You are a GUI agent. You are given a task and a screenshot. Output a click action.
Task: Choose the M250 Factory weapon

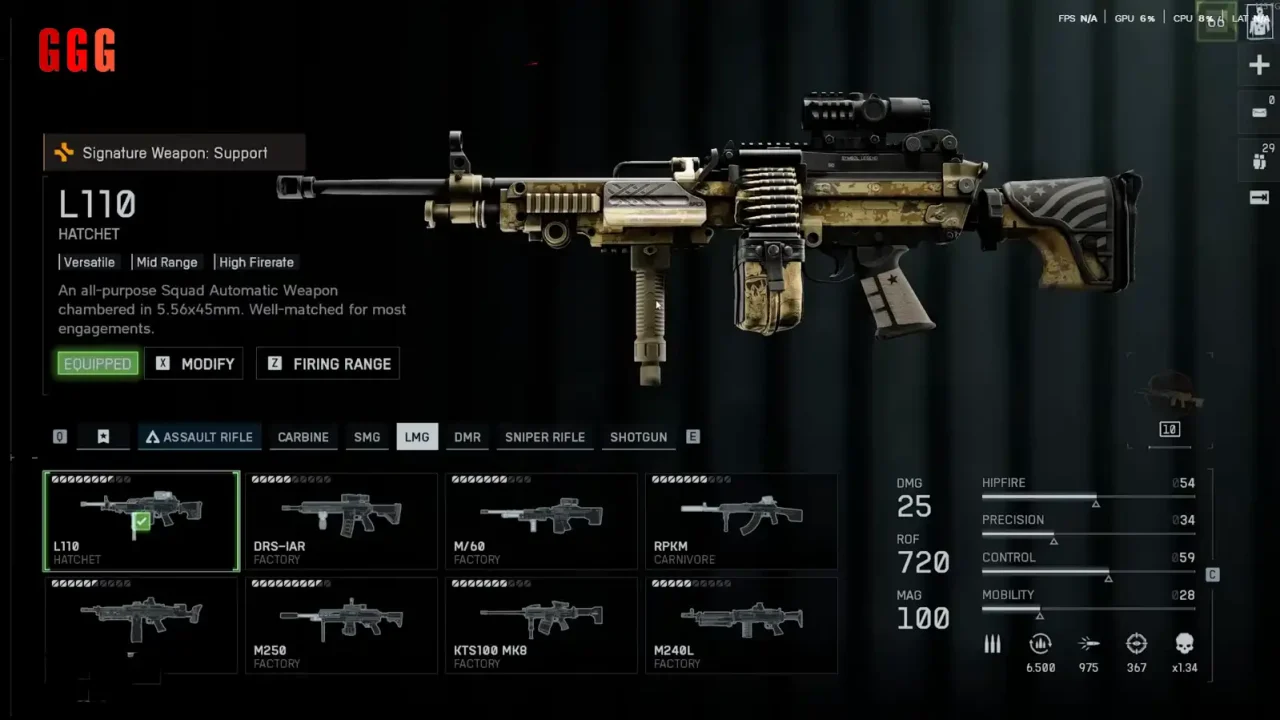(341, 625)
